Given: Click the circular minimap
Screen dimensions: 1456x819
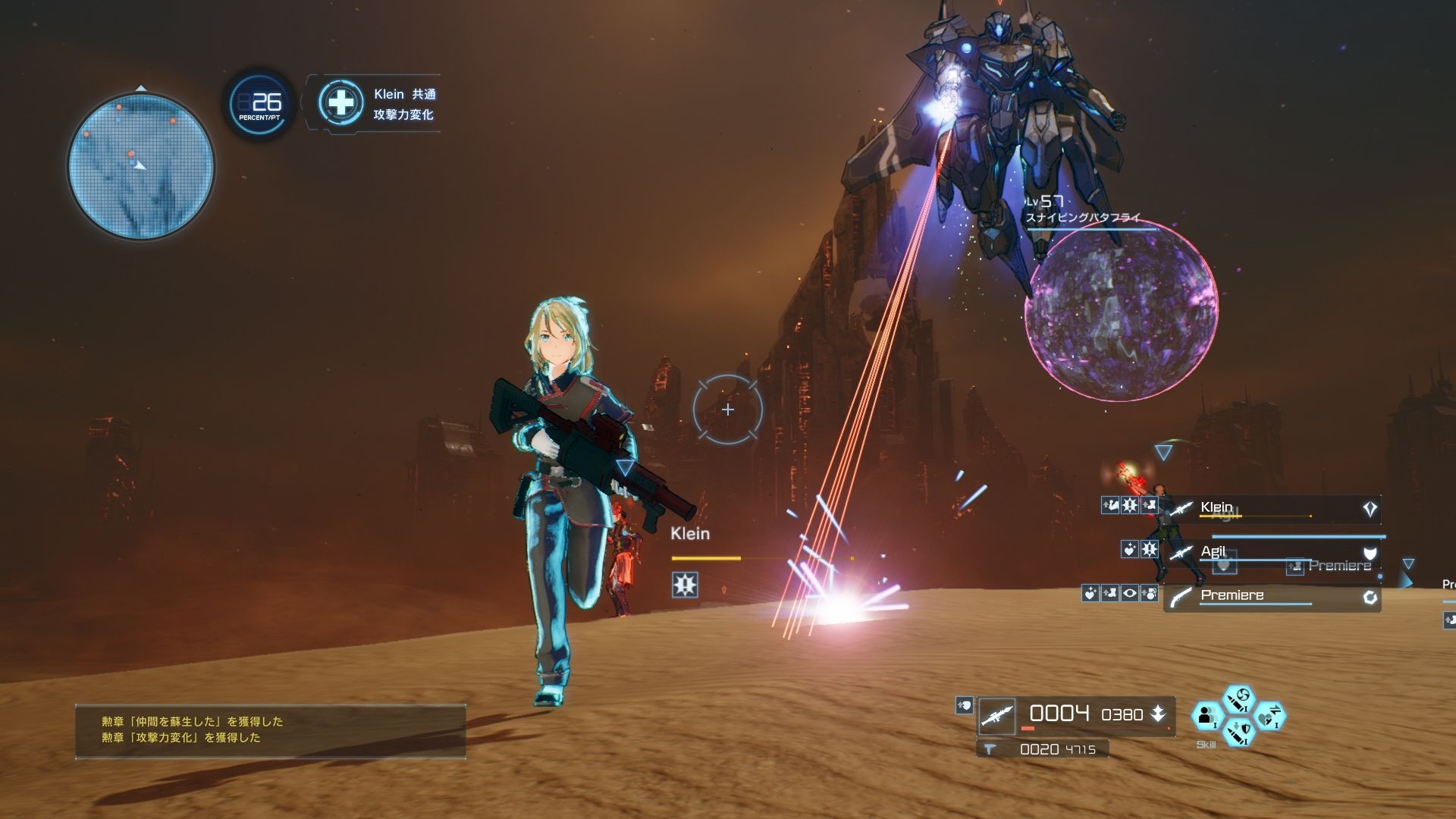Looking at the screenshot, I should click(141, 165).
